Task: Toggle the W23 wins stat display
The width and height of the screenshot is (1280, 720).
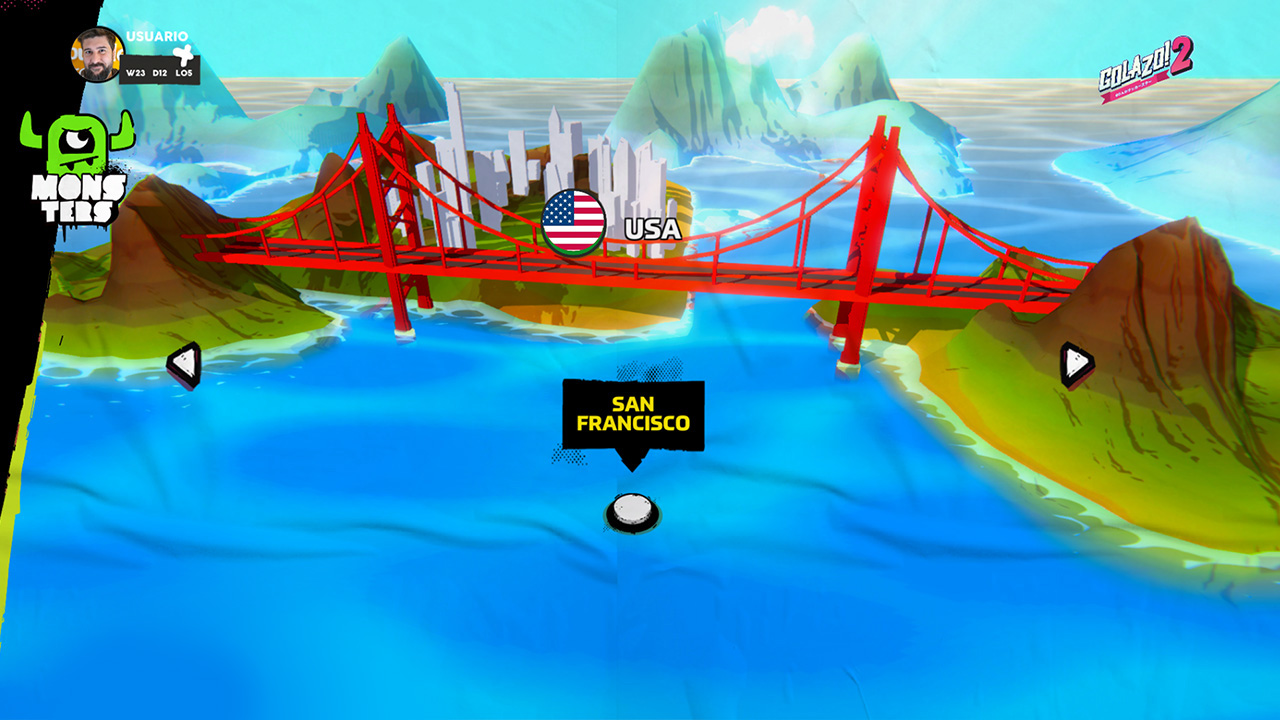Action: [x=136, y=71]
